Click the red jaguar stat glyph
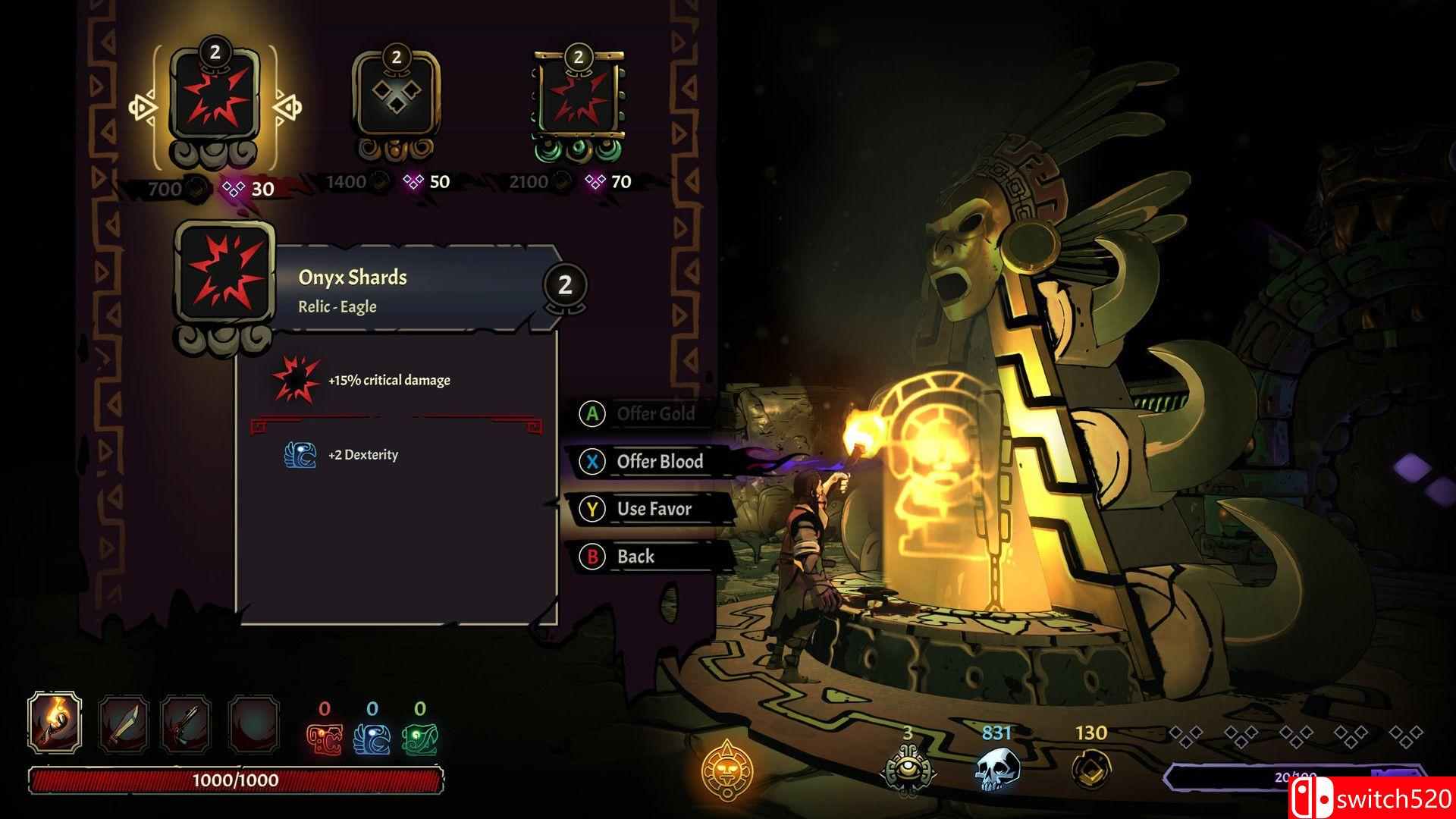This screenshot has width=1456, height=819. [324, 739]
